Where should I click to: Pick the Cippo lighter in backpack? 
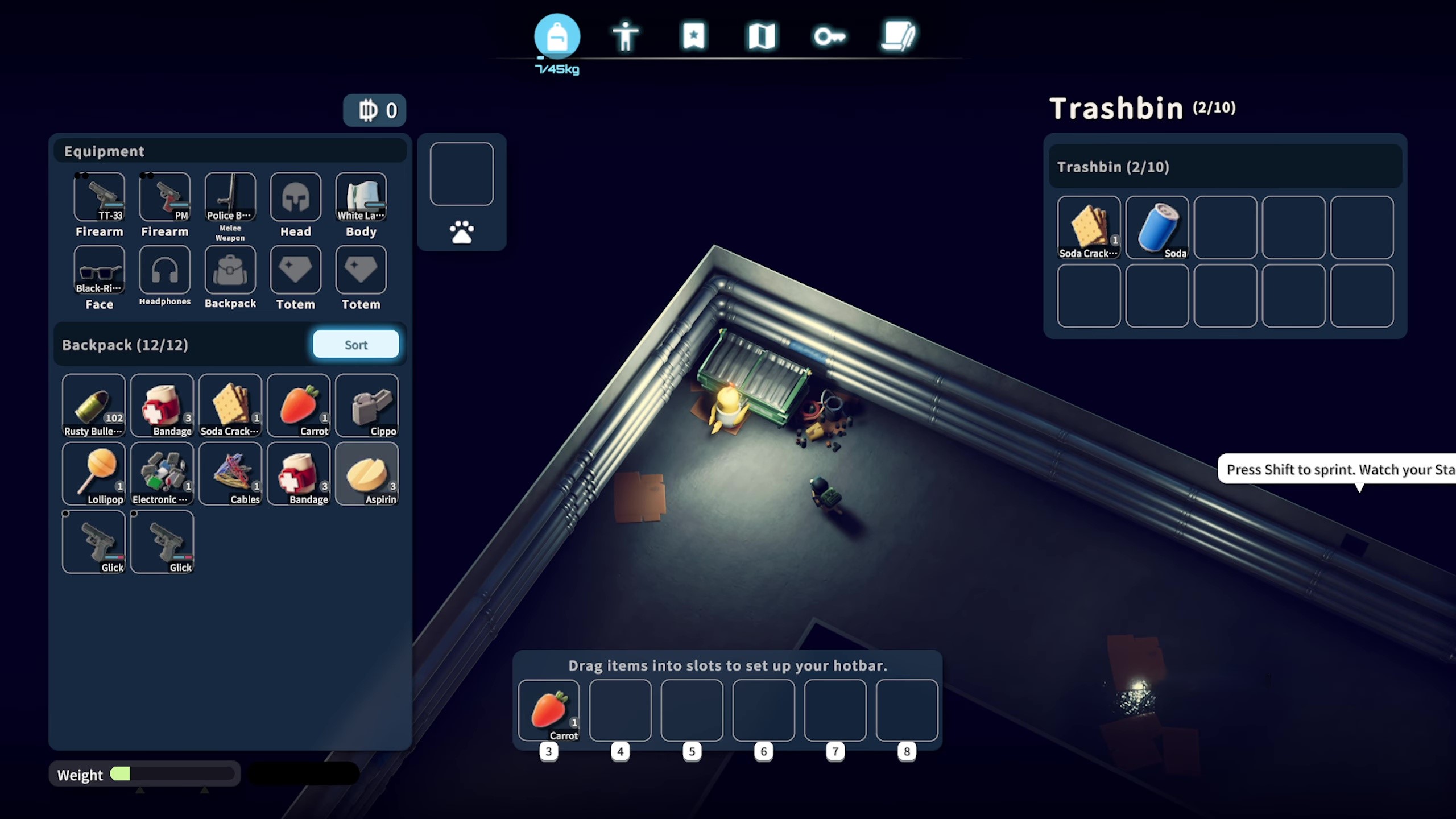[x=367, y=405]
